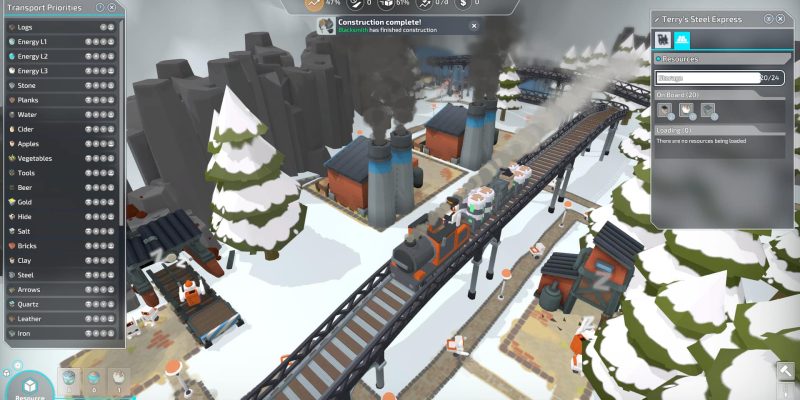The height and width of the screenshot is (400, 800).
Task: Open help for Transport Priorities
Action: (x=100, y=7)
